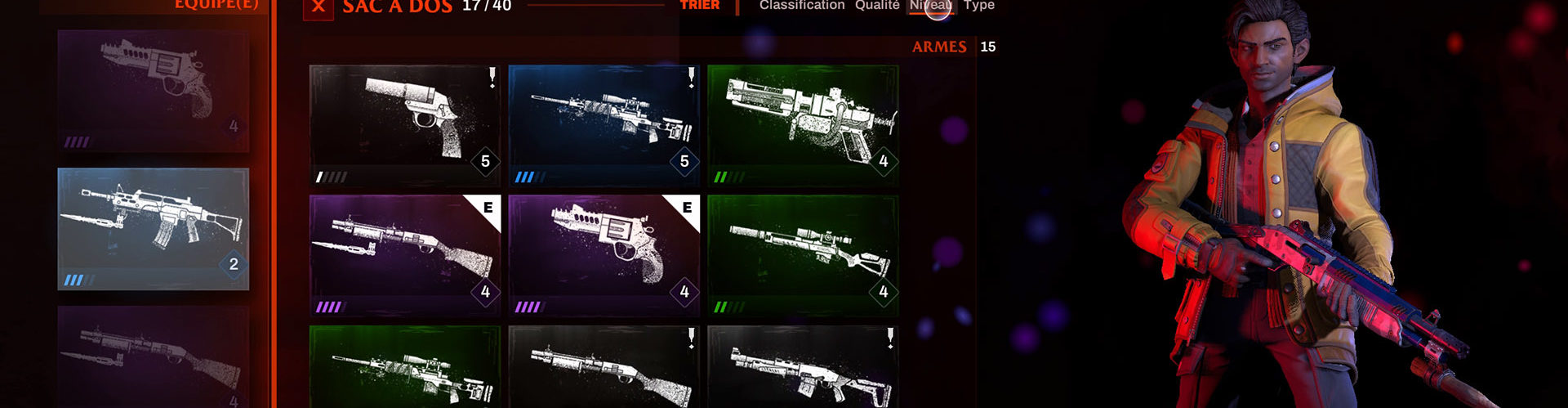The height and width of the screenshot is (408, 1568).
Task: Sort backpack by Niveau
Action: (931, 6)
